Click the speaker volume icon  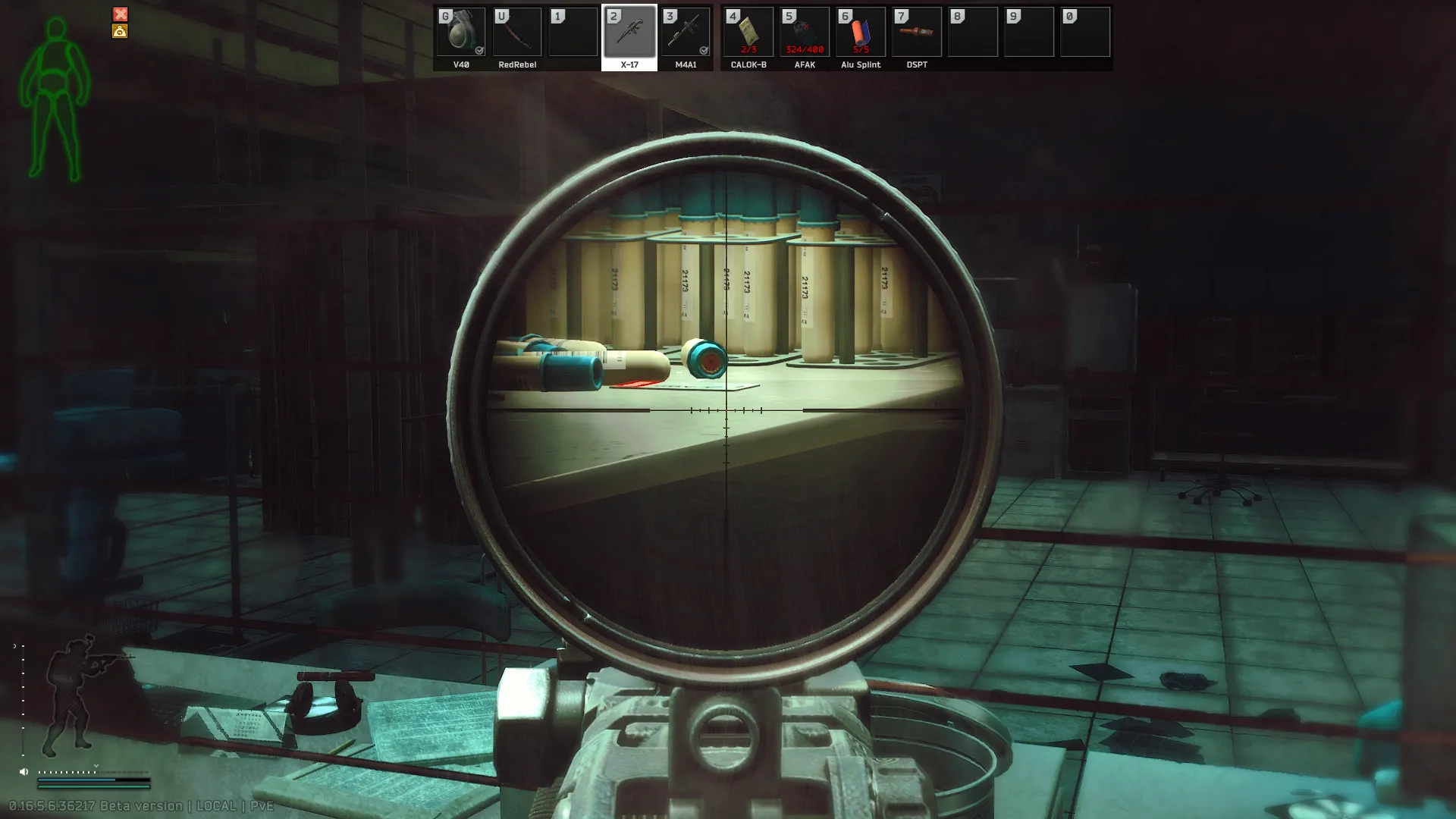pyautogui.click(x=24, y=772)
